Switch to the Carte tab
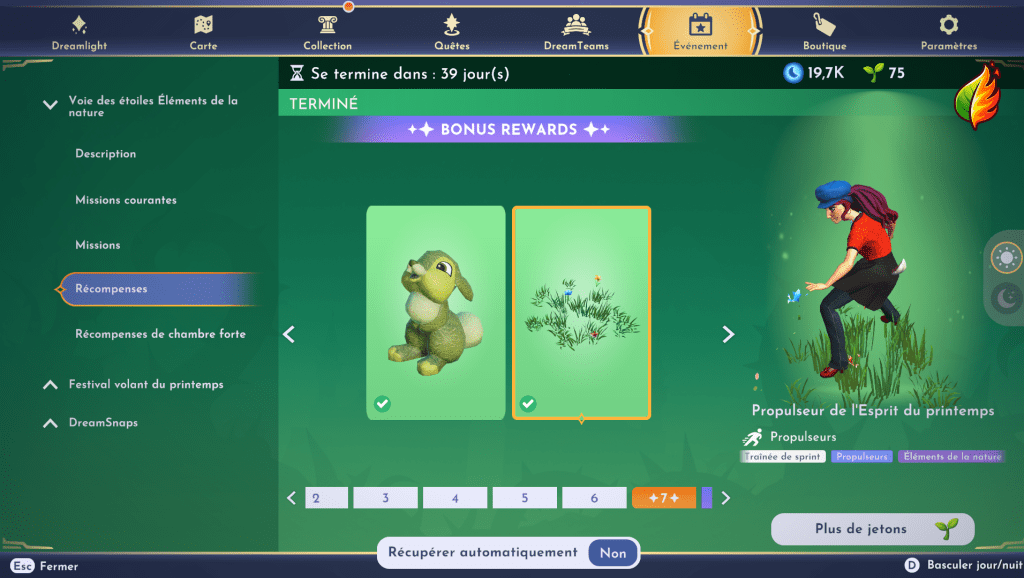Viewport: 1024px width, 578px height. coord(203,32)
